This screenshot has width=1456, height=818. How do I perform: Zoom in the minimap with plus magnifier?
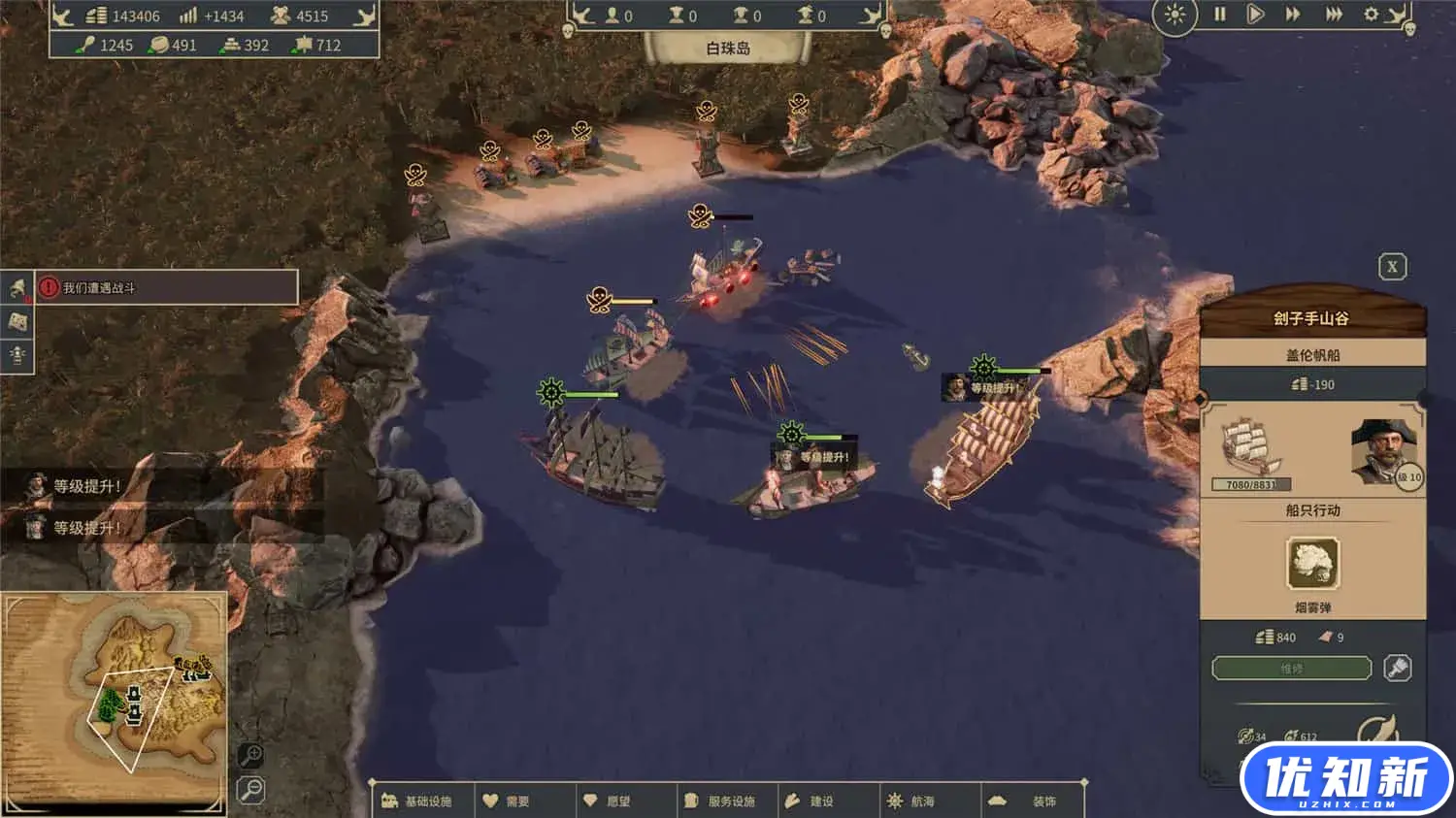[x=250, y=755]
